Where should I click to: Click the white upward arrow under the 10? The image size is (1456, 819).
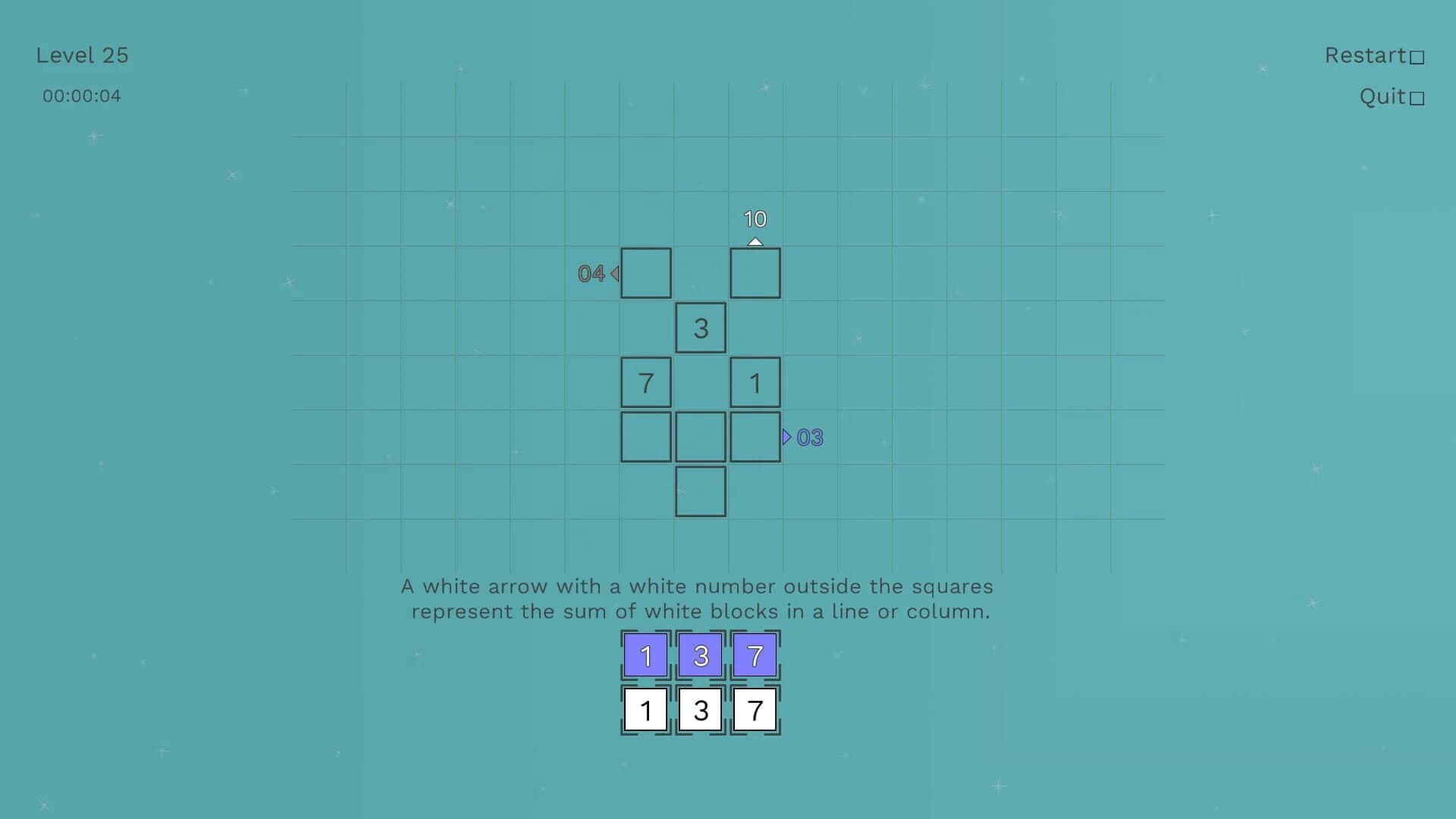coord(755,240)
